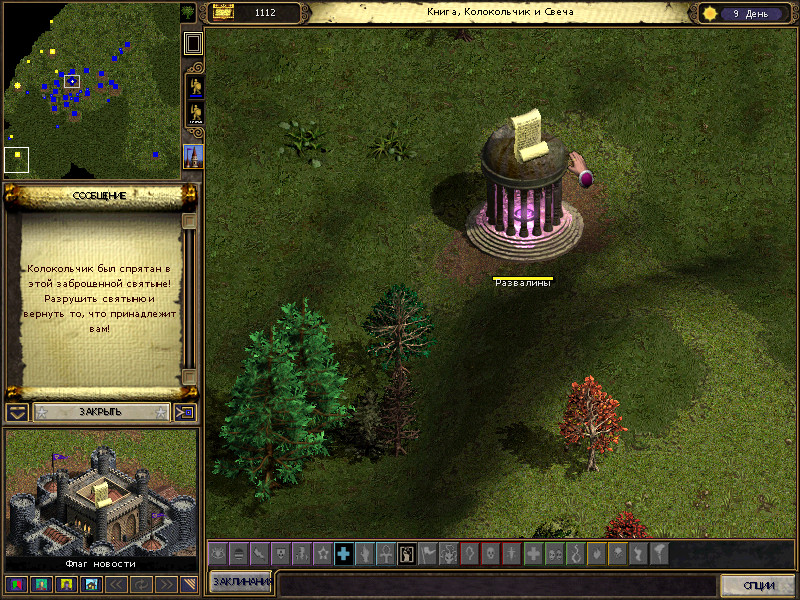Click the empty square frame button below tree icon
The width and height of the screenshot is (800, 600).
click(x=193, y=43)
